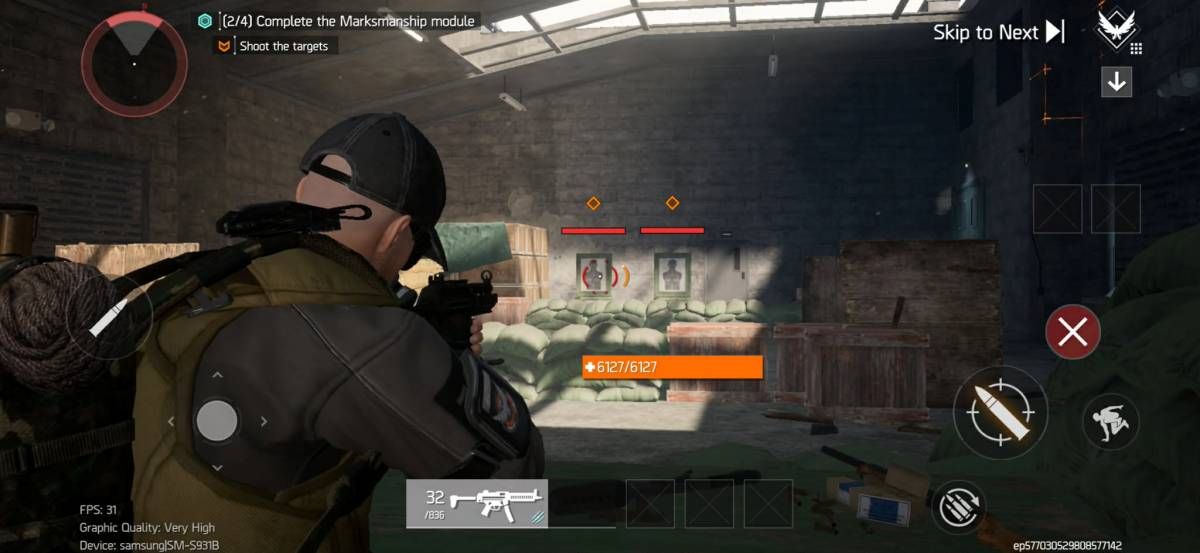Select the submachine gun weapon slot
This screenshot has height=553, width=1200.
tap(476, 502)
